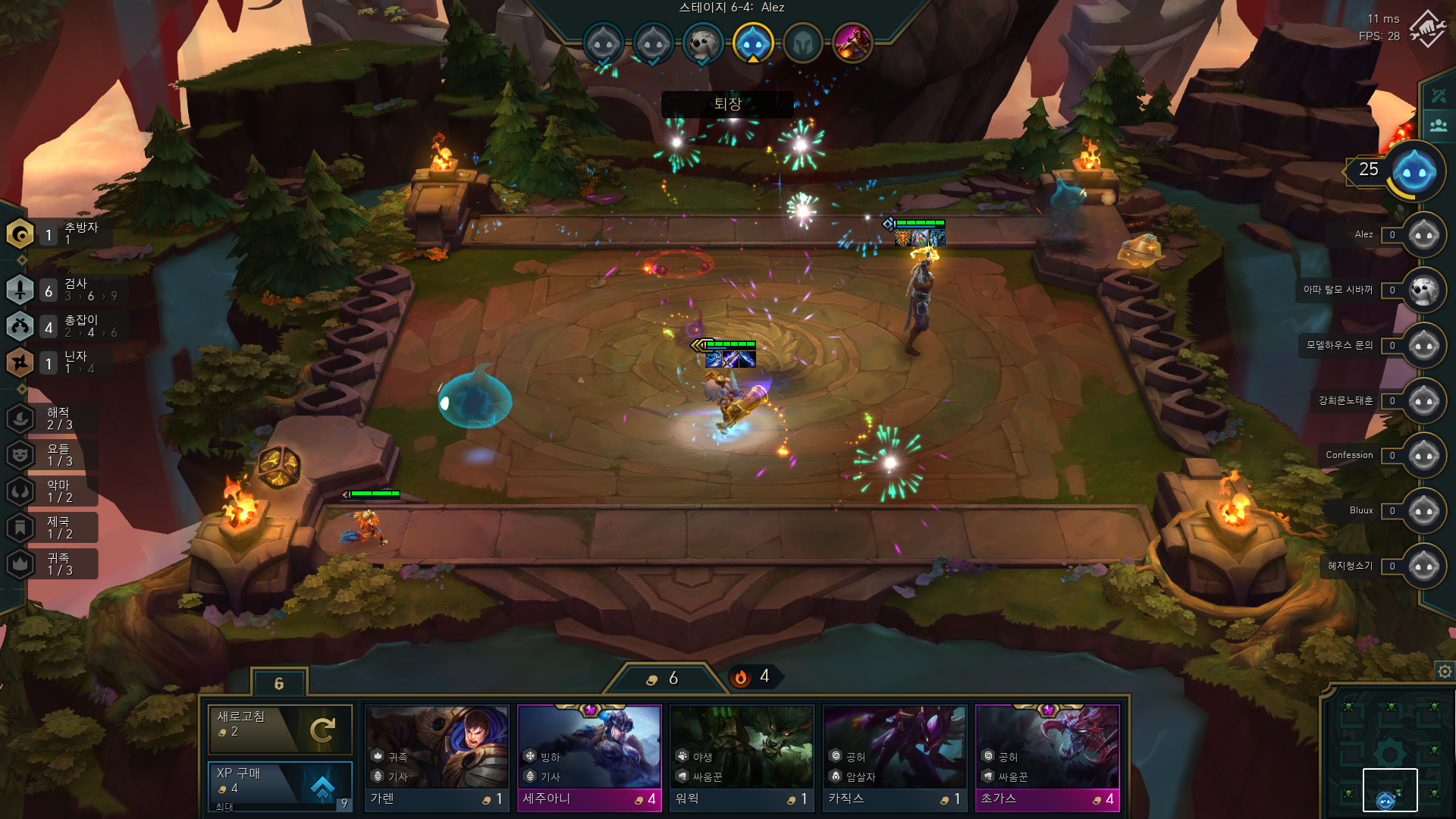The height and width of the screenshot is (819, 1456).
Task: Open the gear settings icon
Action: (1445, 671)
